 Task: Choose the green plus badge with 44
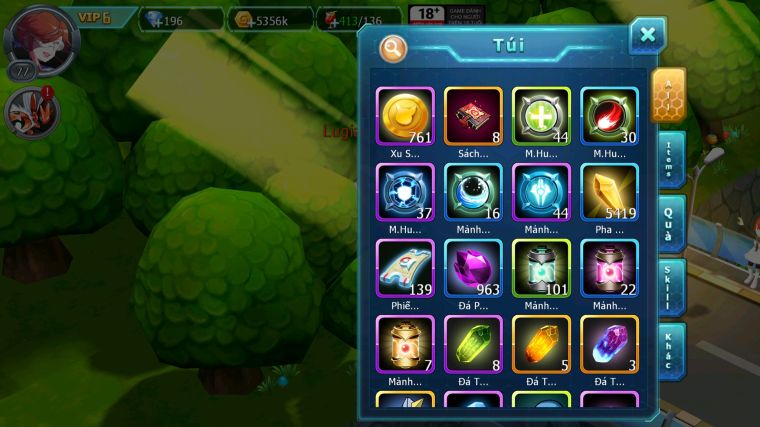tap(541, 117)
